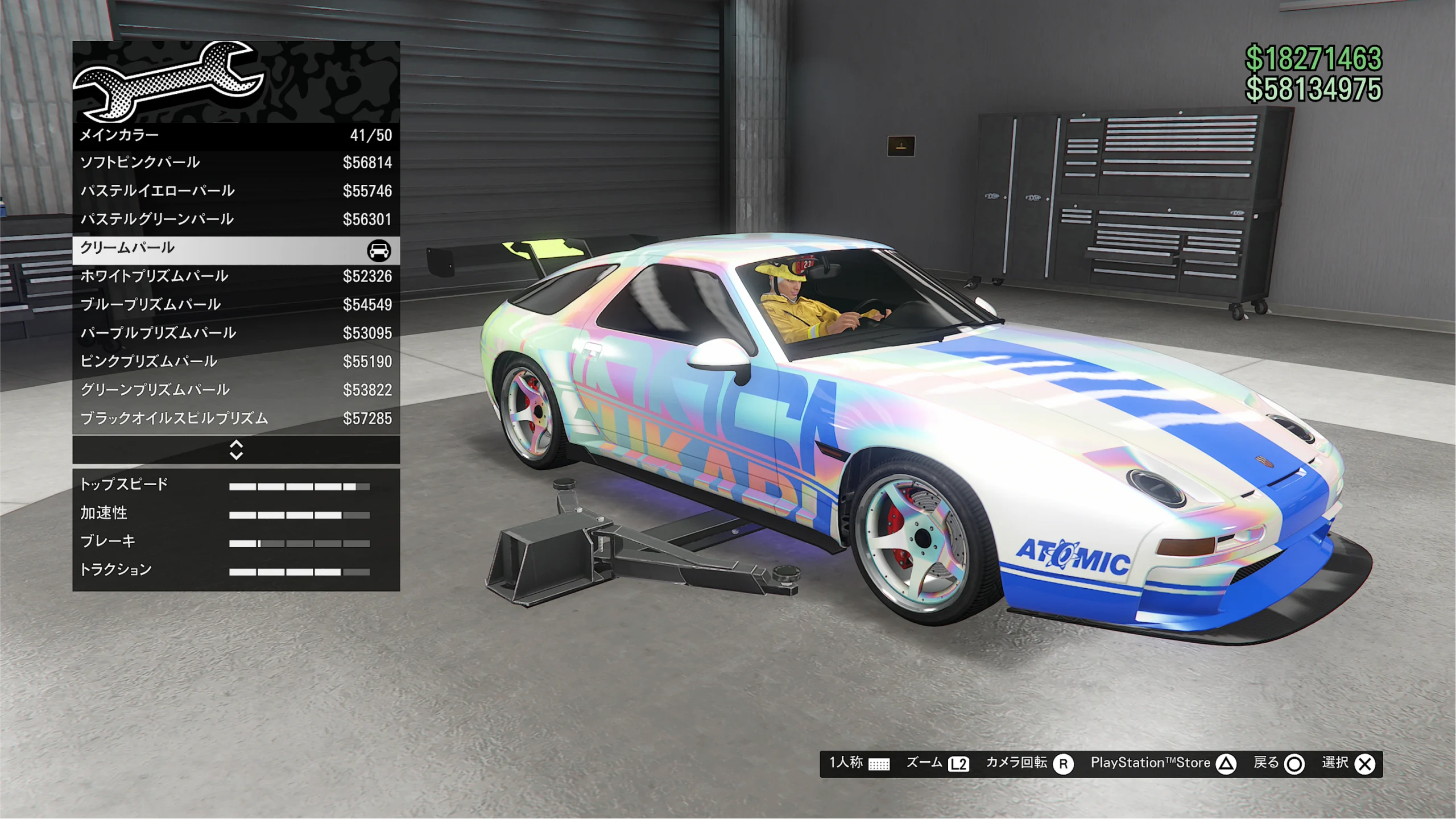Select ブループリズムパール color

tap(236, 305)
